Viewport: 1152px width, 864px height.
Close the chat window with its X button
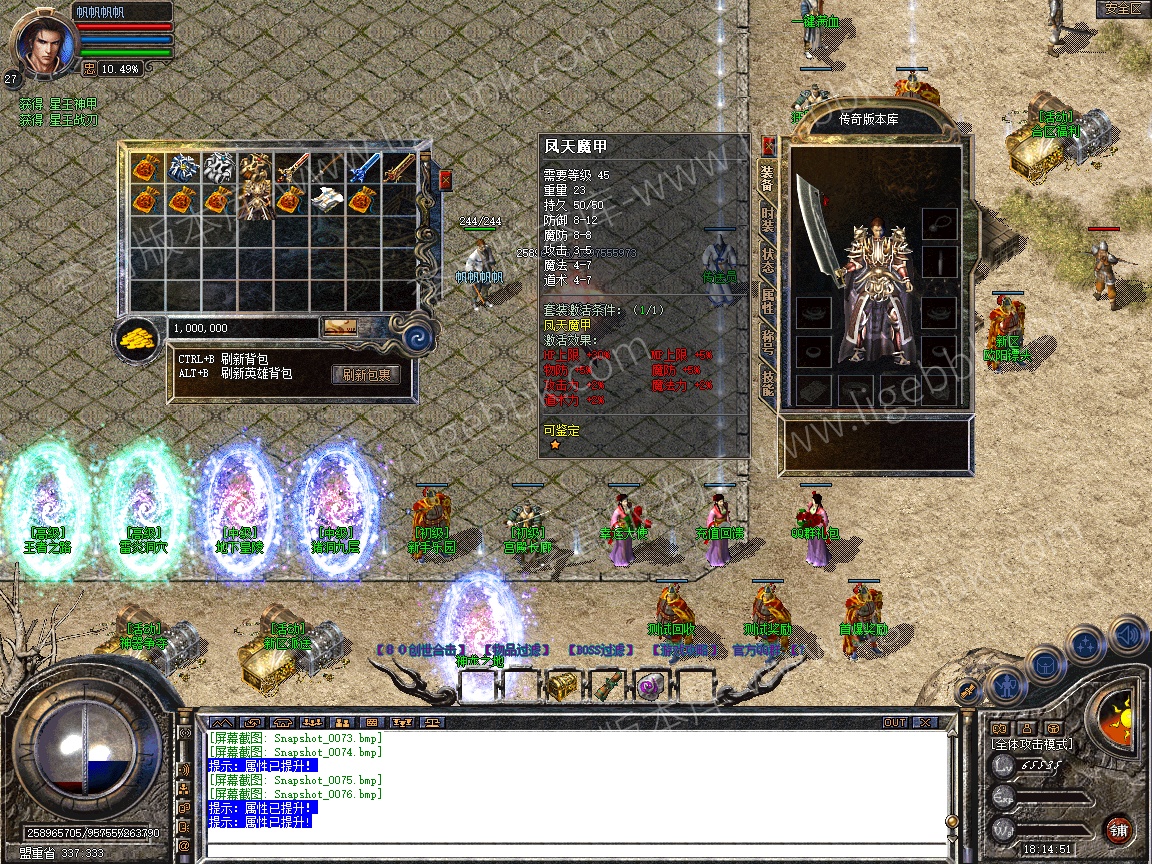pyautogui.click(x=925, y=722)
